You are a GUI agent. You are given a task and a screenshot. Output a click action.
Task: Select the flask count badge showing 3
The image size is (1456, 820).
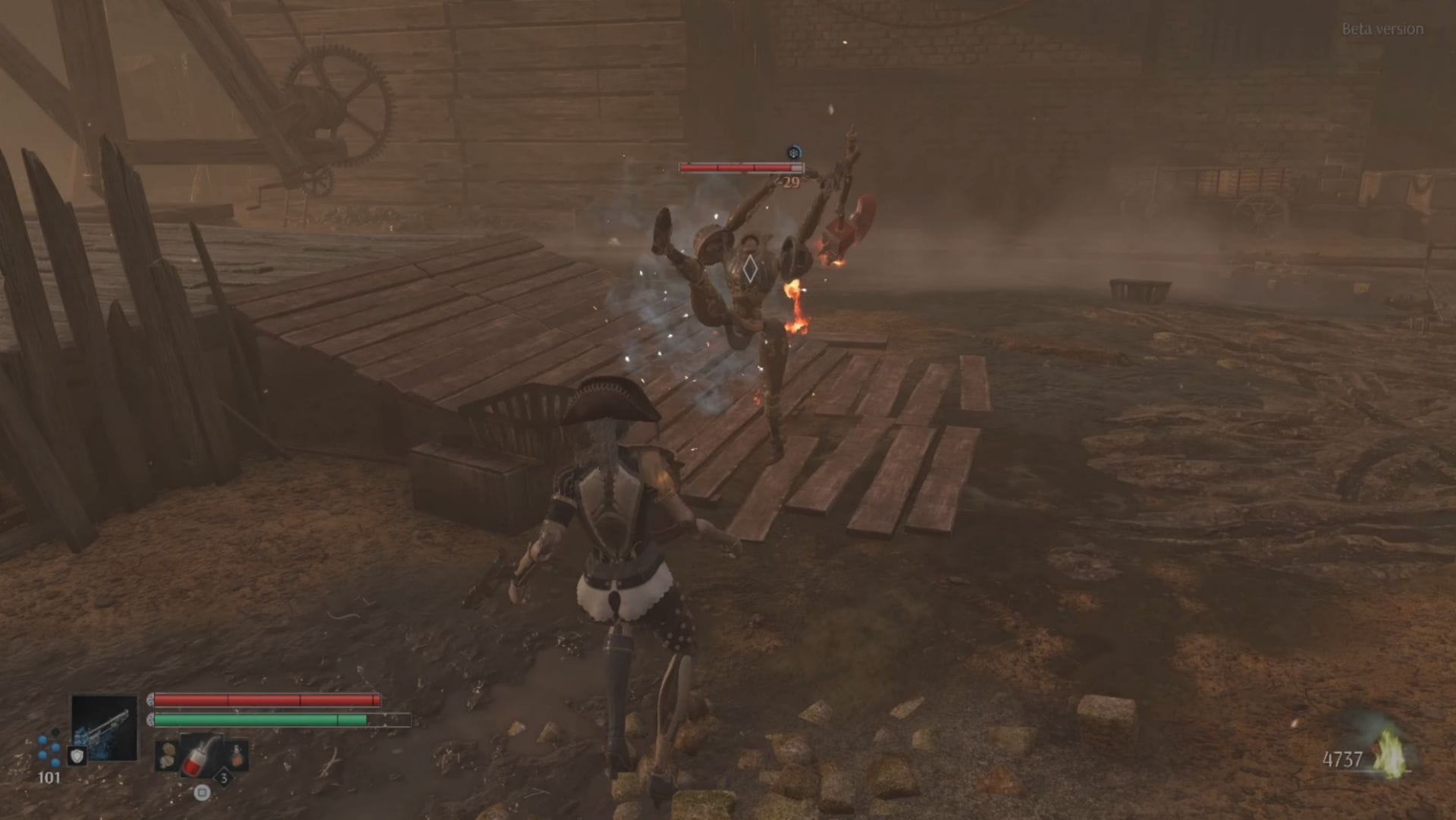pyautogui.click(x=224, y=779)
